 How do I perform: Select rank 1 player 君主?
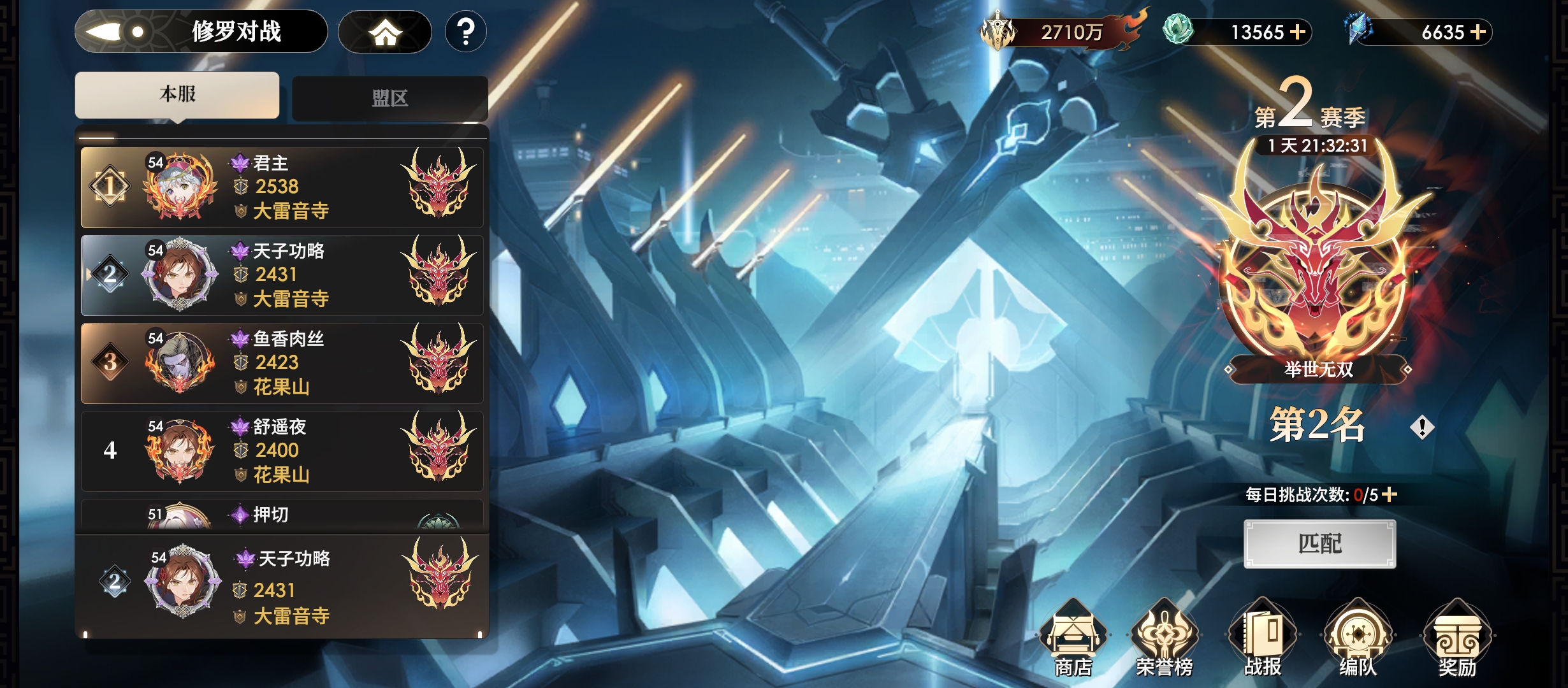[x=282, y=187]
